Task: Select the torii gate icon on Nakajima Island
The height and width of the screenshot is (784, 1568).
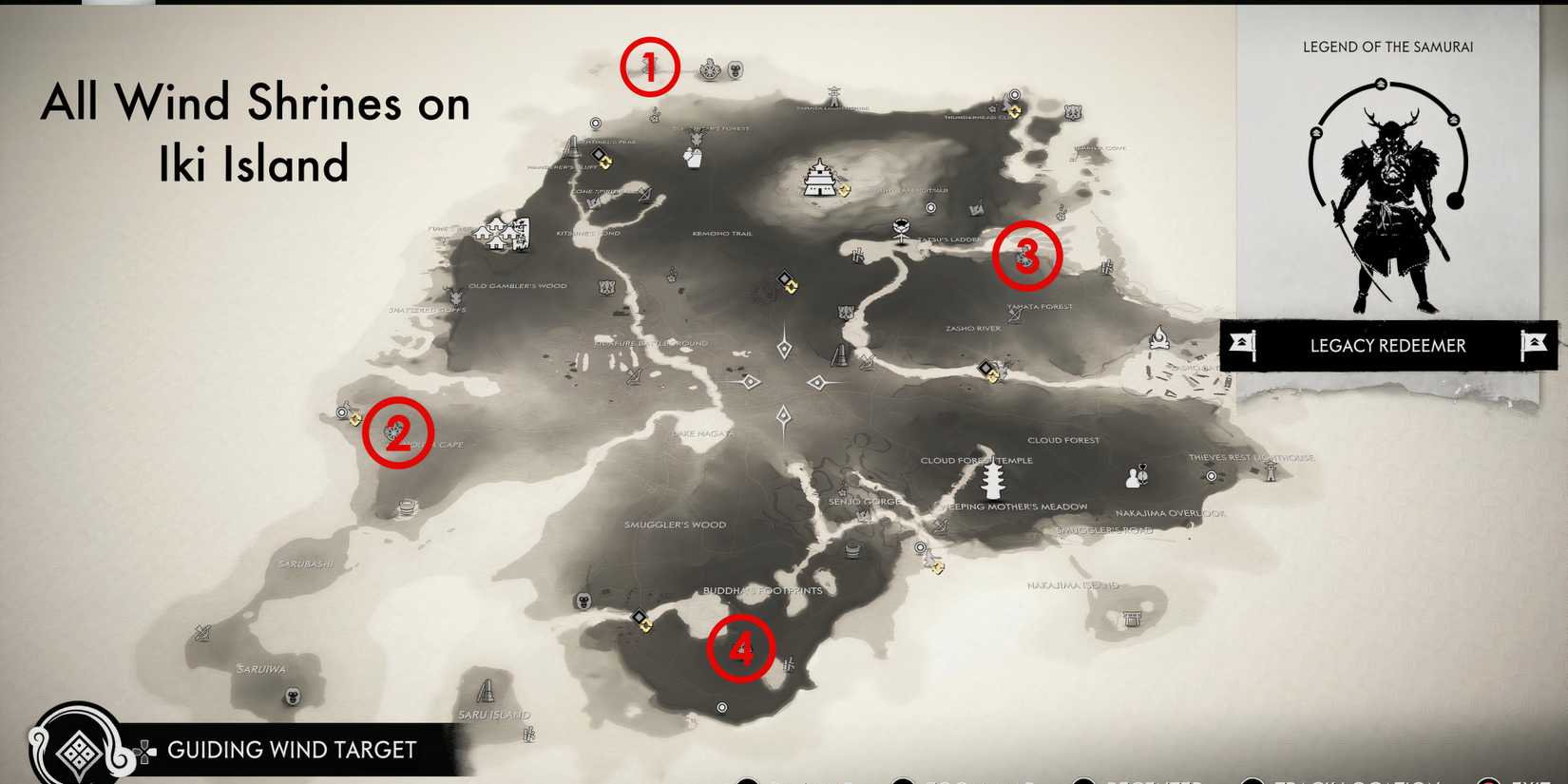Action: point(1132,620)
